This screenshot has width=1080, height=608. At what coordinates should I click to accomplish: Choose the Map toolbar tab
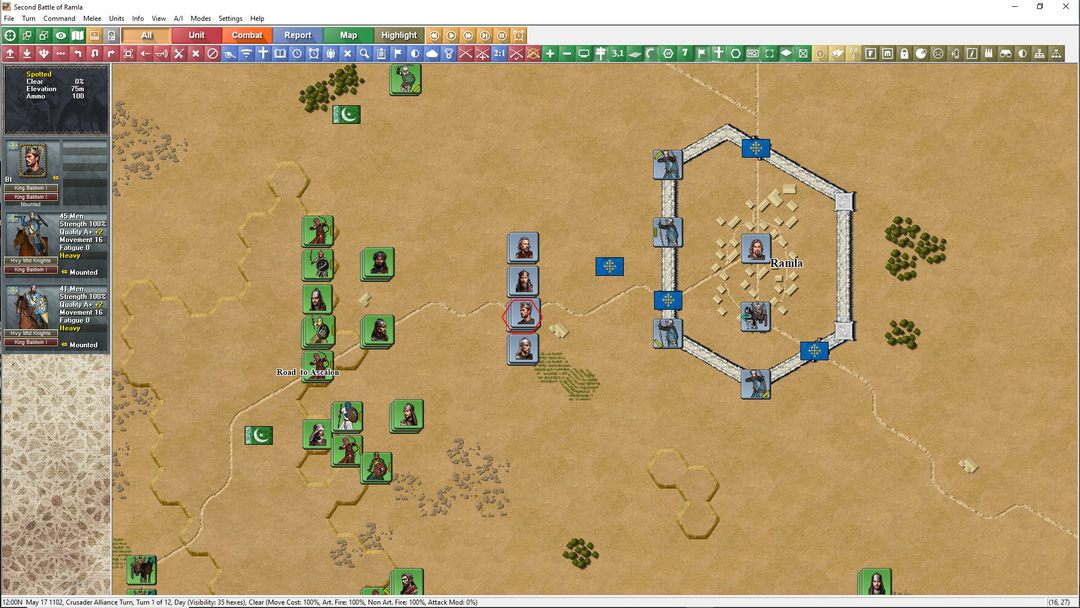(x=348, y=35)
